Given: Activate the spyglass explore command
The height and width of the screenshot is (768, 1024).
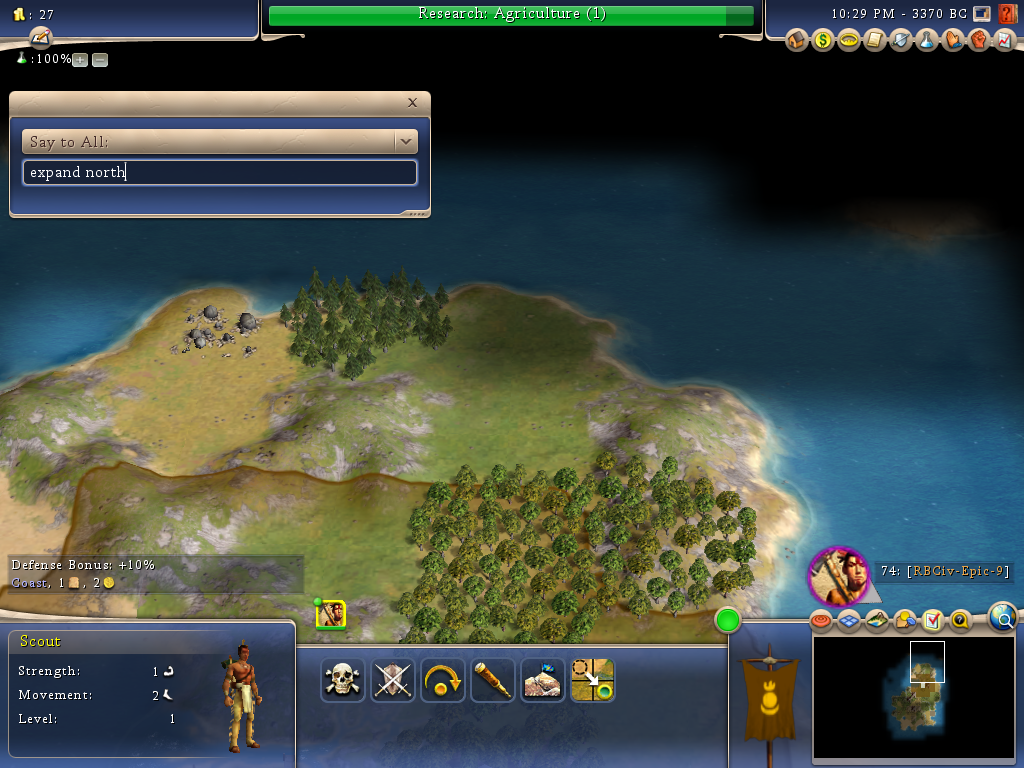Looking at the screenshot, I should pyautogui.click(x=493, y=680).
